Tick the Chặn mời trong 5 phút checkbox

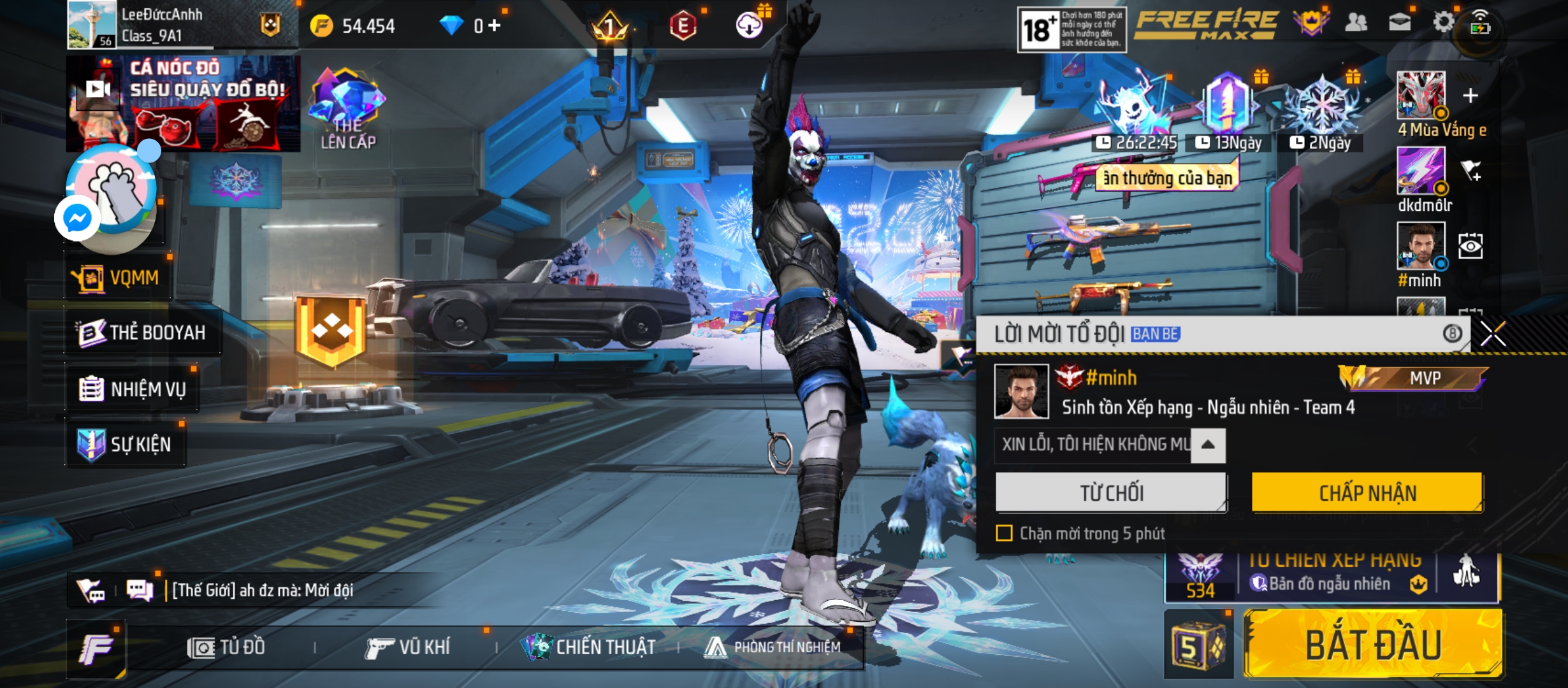(1004, 533)
